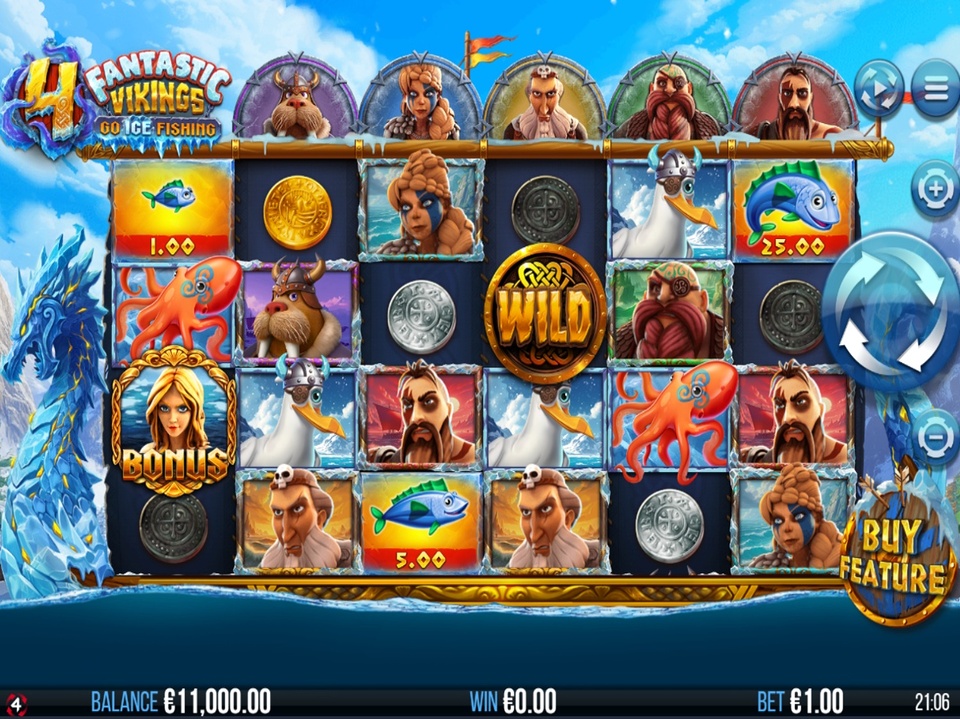Activate the autoplay button
Image resolution: width=960 pixels, height=719 pixels.
click(x=880, y=89)
